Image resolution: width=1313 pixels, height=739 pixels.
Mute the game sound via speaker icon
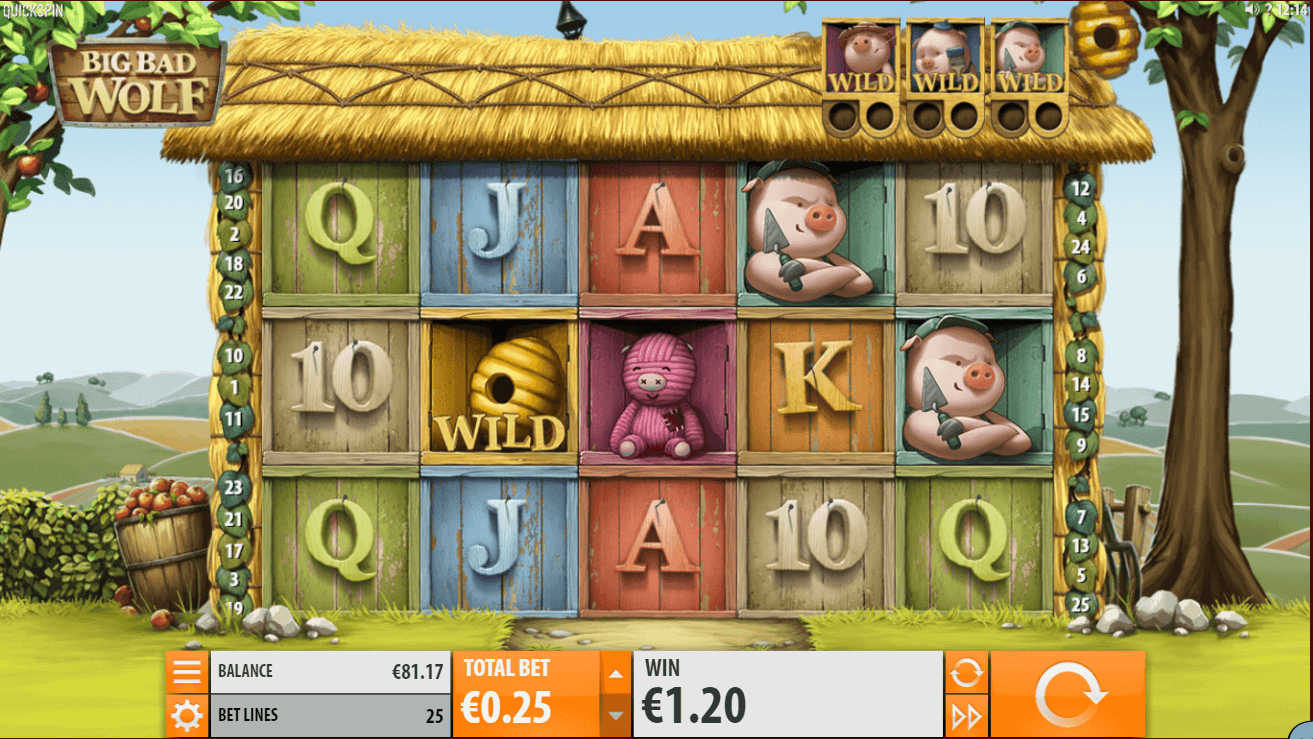click(1251, 10)
